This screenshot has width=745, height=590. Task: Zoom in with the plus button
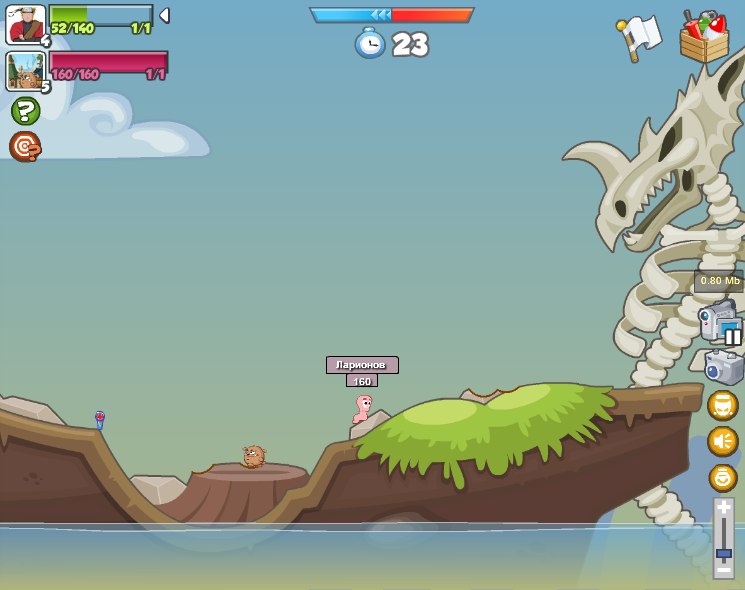click(x=723, y=510)
